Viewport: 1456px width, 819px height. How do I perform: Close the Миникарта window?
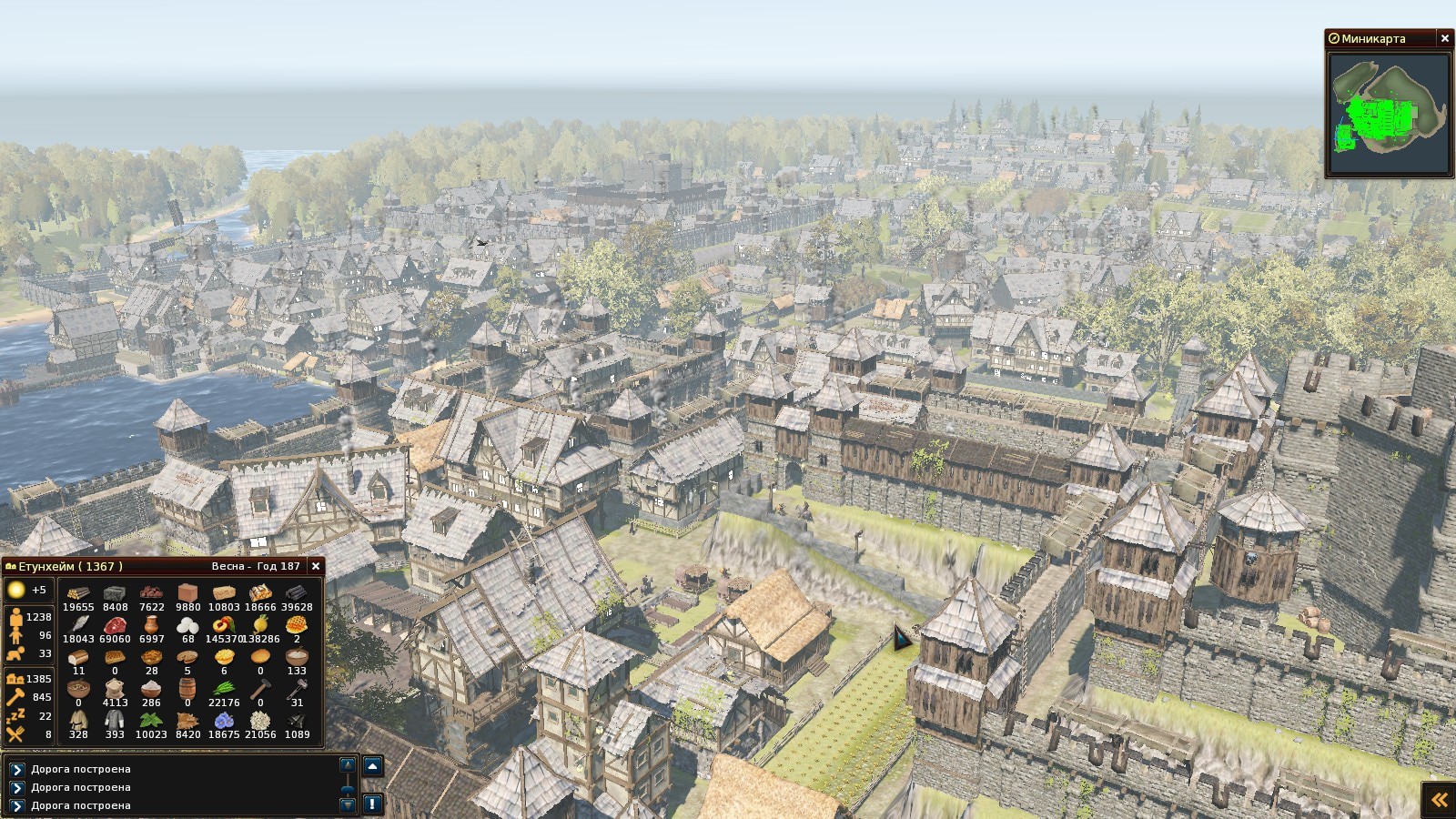click(x=1444, y=38)
